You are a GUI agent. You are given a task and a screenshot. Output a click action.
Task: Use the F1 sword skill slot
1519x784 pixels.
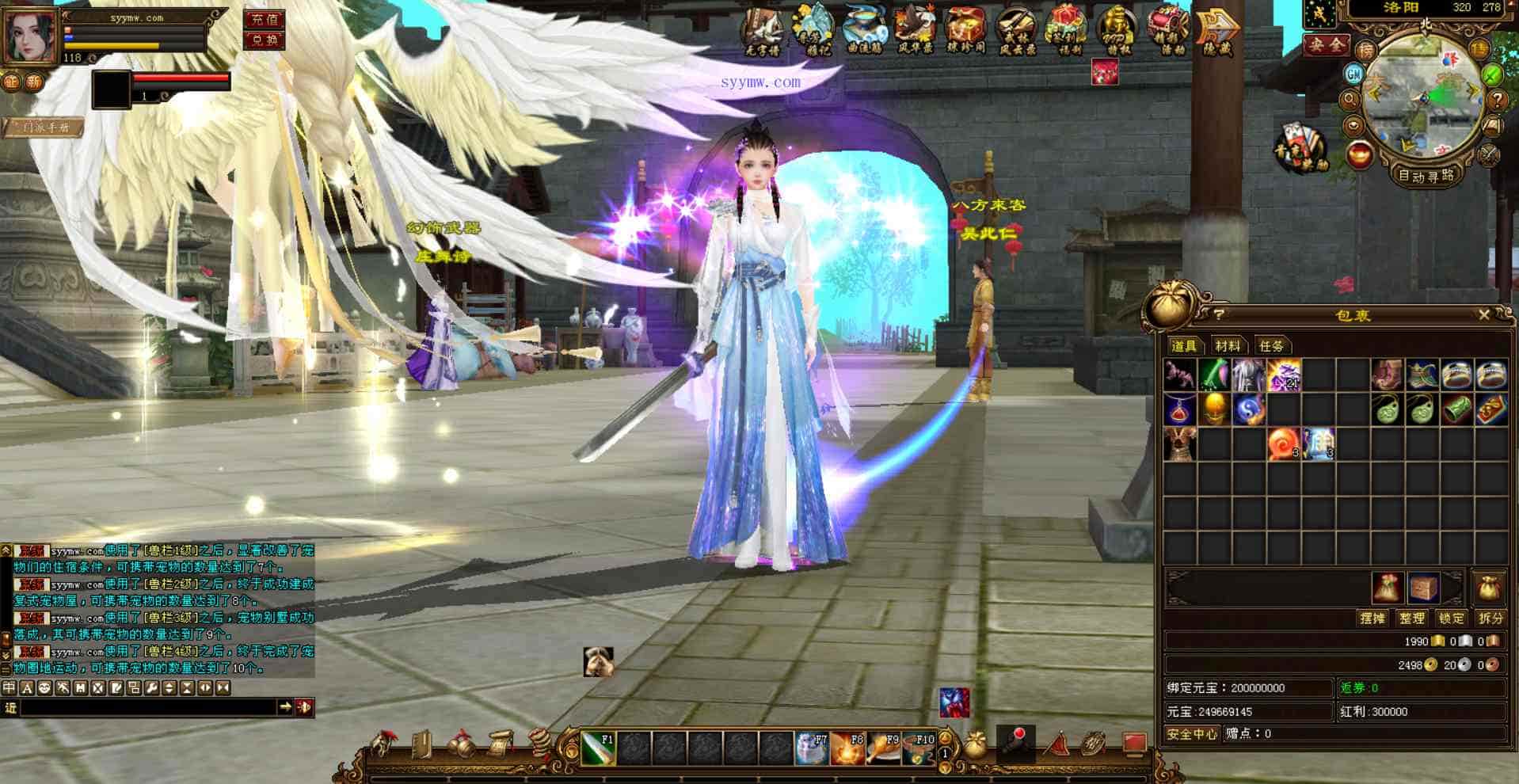(x=598, y=748)
